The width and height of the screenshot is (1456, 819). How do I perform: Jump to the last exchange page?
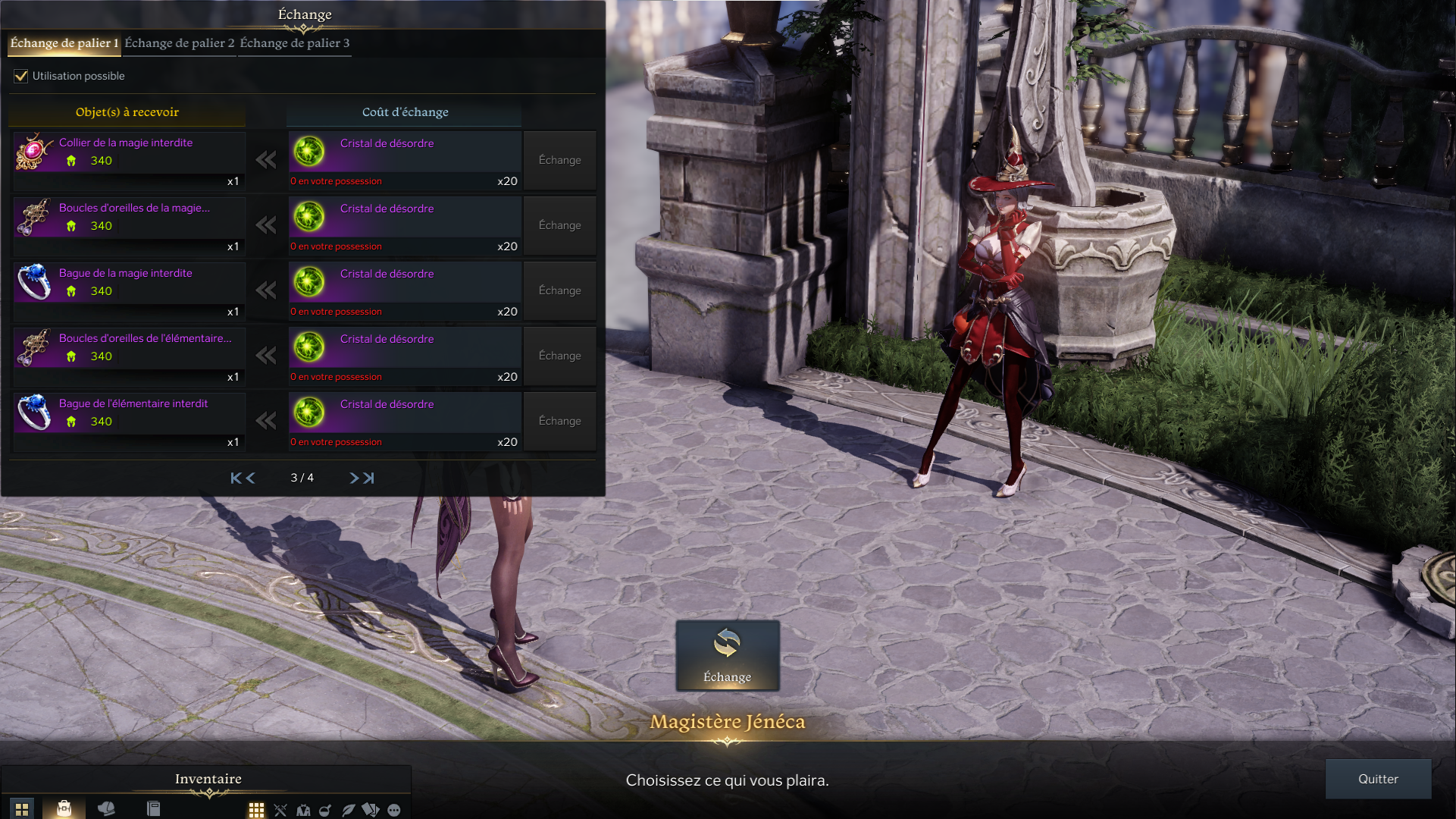point(369,478)
